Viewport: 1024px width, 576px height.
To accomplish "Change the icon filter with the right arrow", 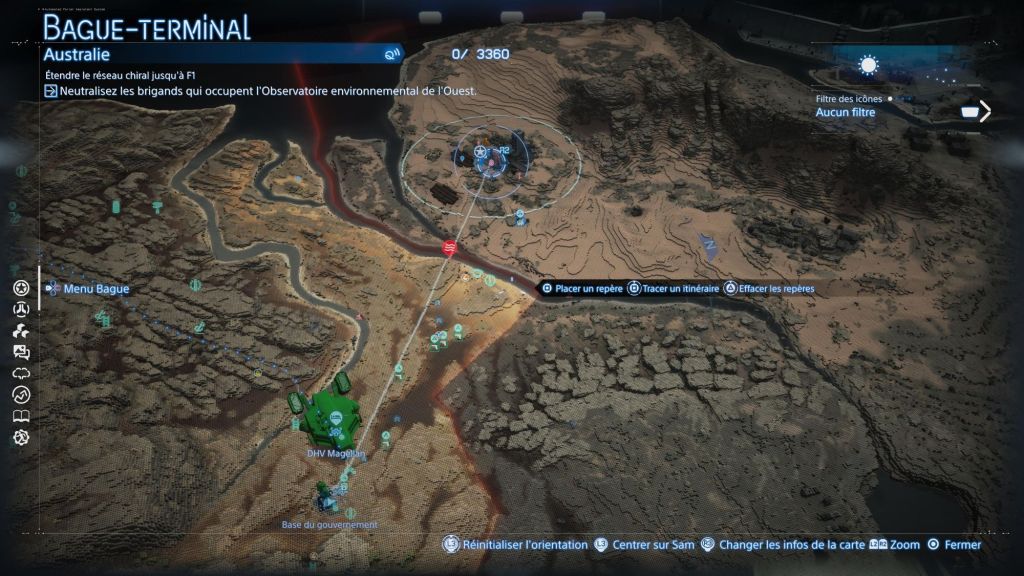I will (985, 111).
